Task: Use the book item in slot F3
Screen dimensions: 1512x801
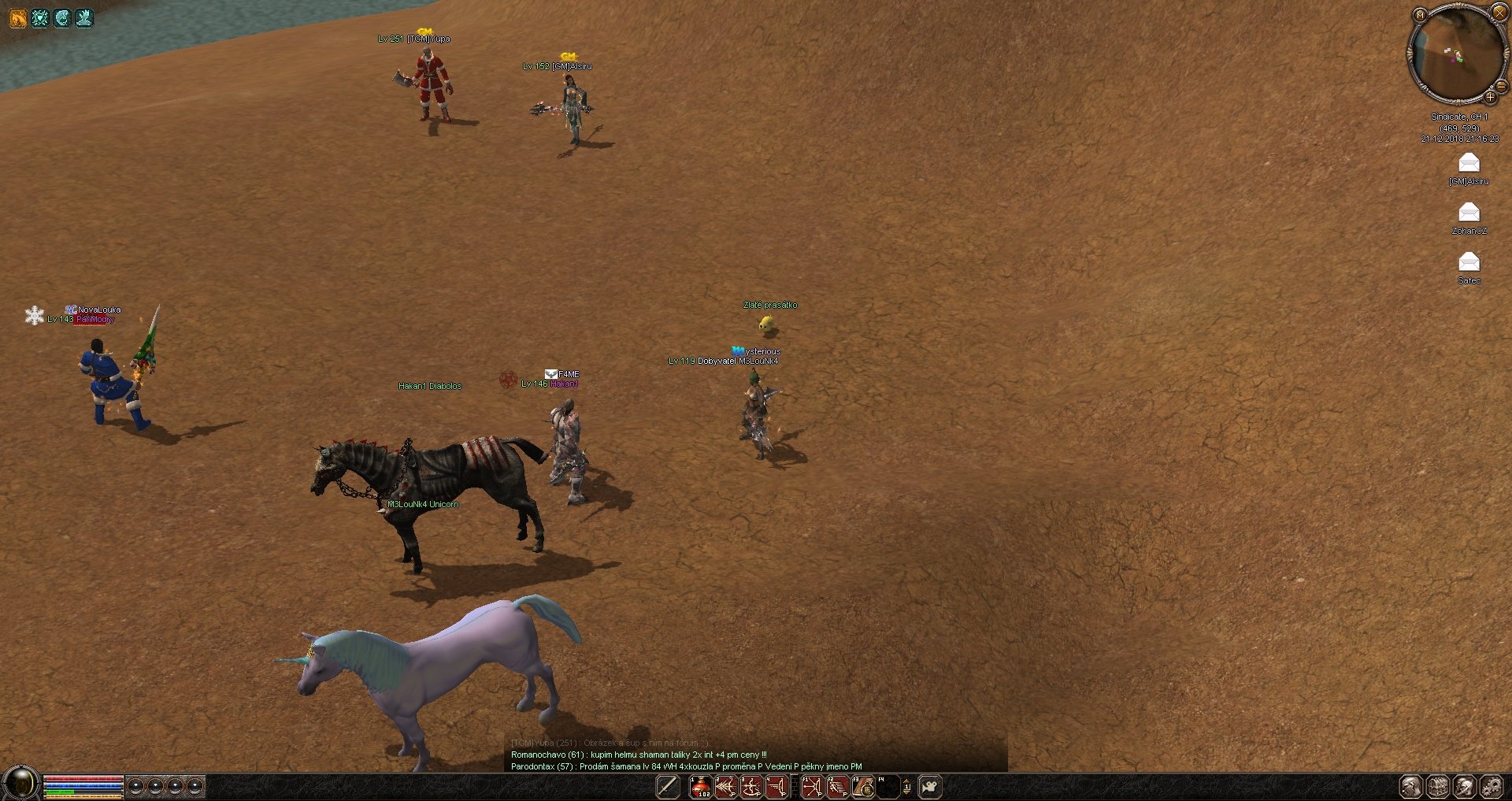Action: (x=863, y=786)
